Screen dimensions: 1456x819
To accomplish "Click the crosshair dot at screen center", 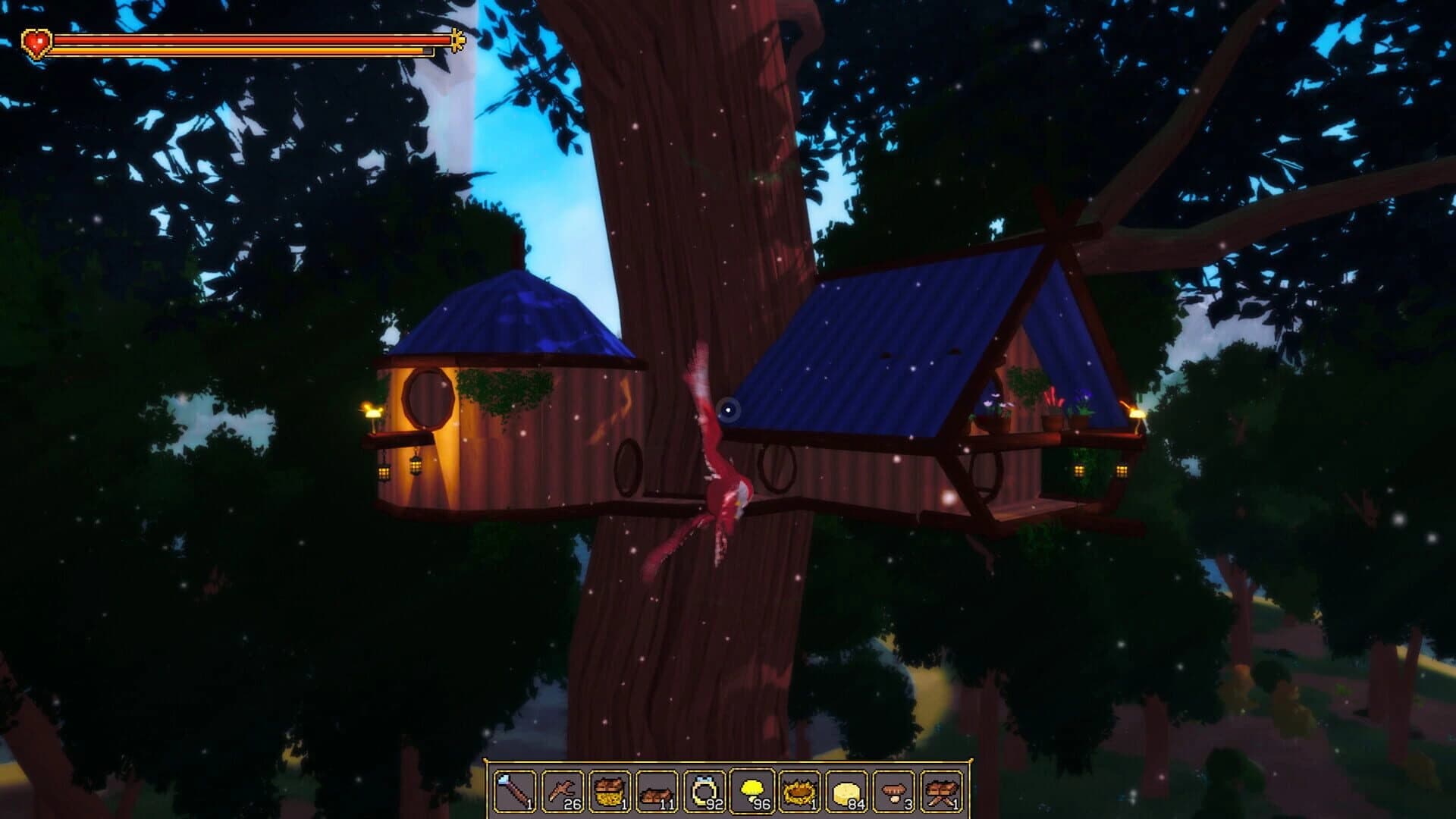I will [729, 409].
